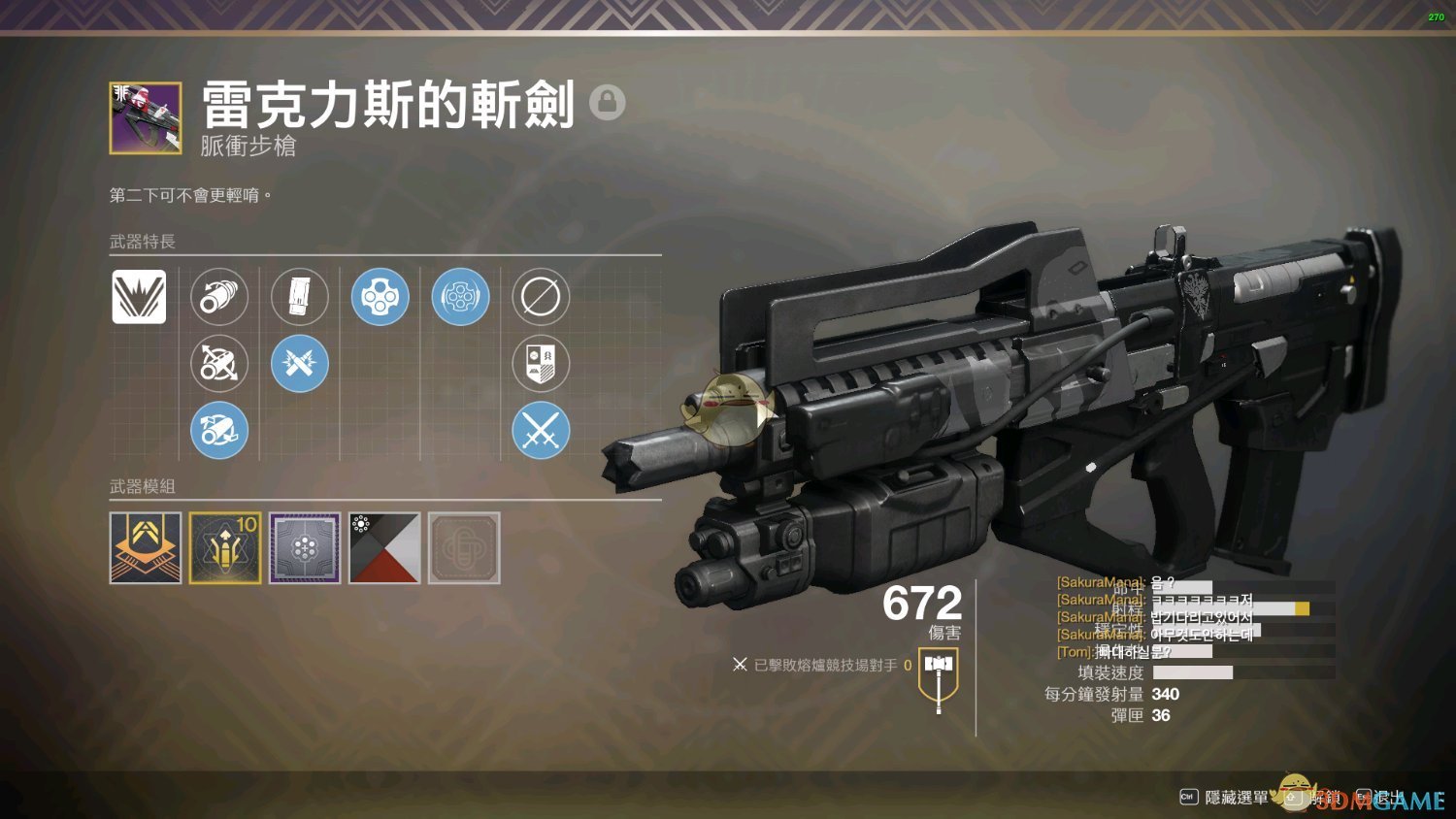
Task: Open the yellow tier 10 masterwork slot
Action: pyautogui.click(x=225, y=548)
